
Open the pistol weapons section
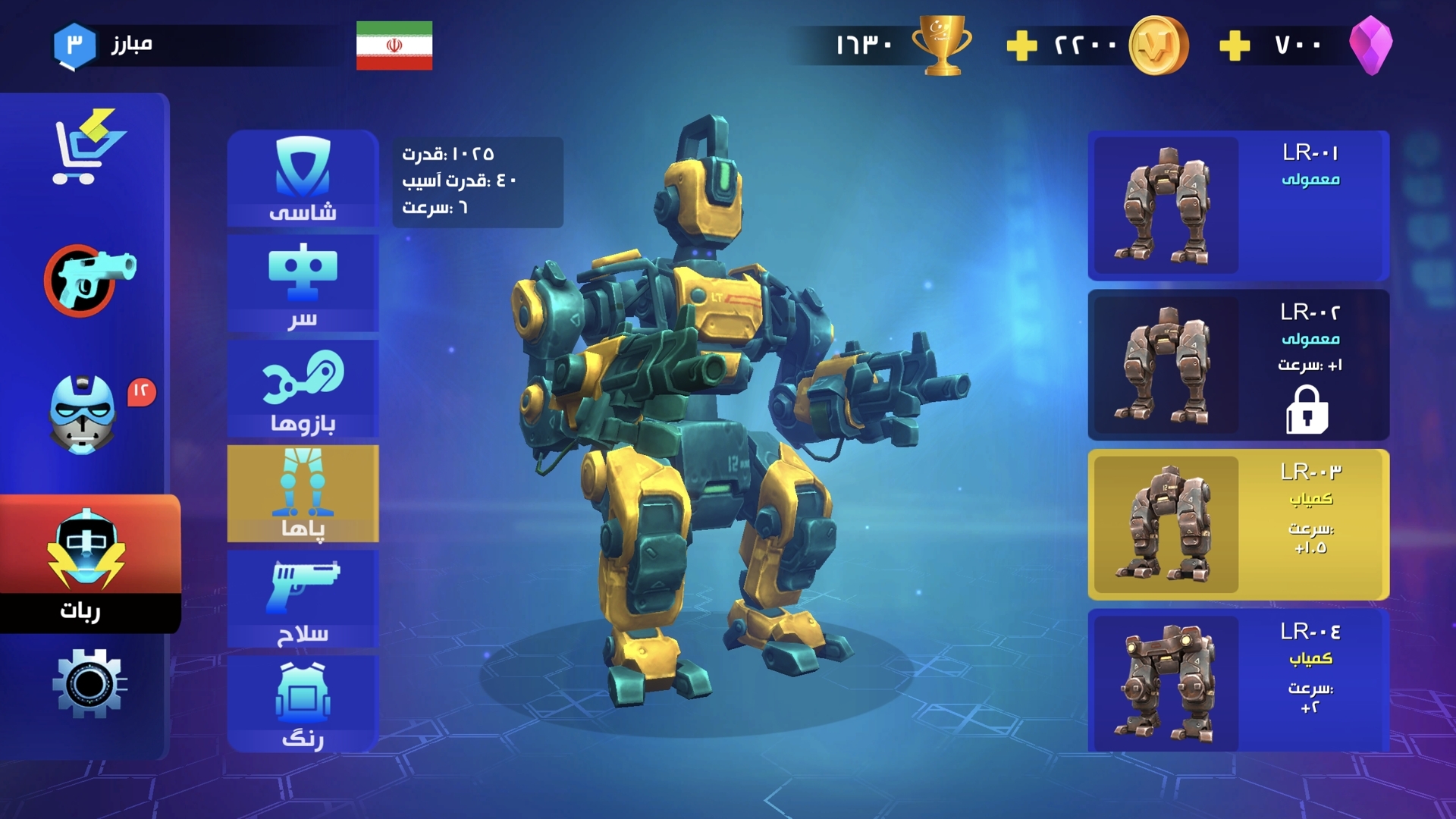point(89,279)
